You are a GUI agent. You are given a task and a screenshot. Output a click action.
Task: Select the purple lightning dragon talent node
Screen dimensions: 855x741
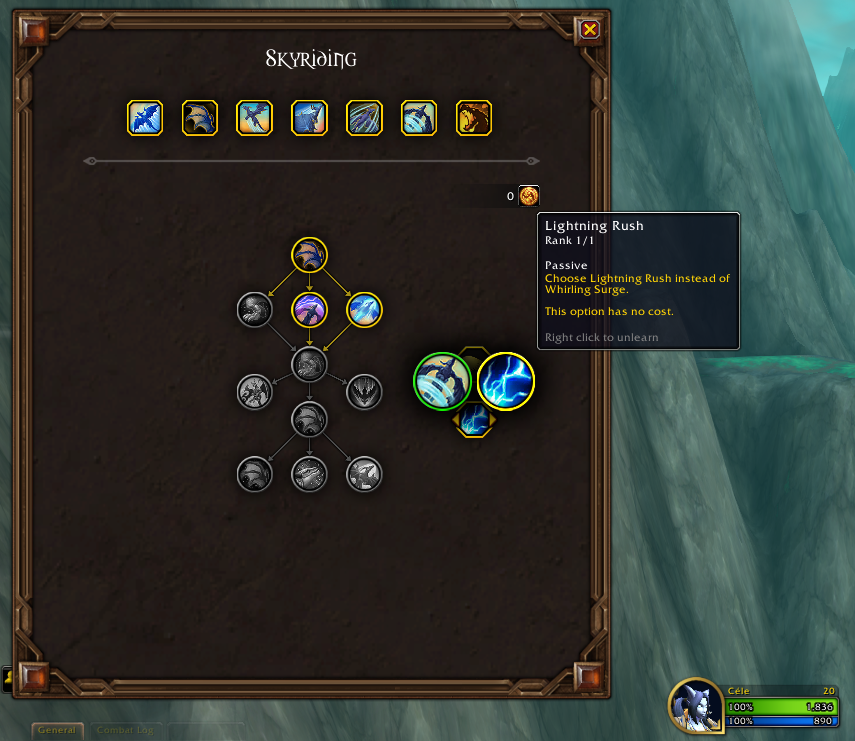[310, 310]
